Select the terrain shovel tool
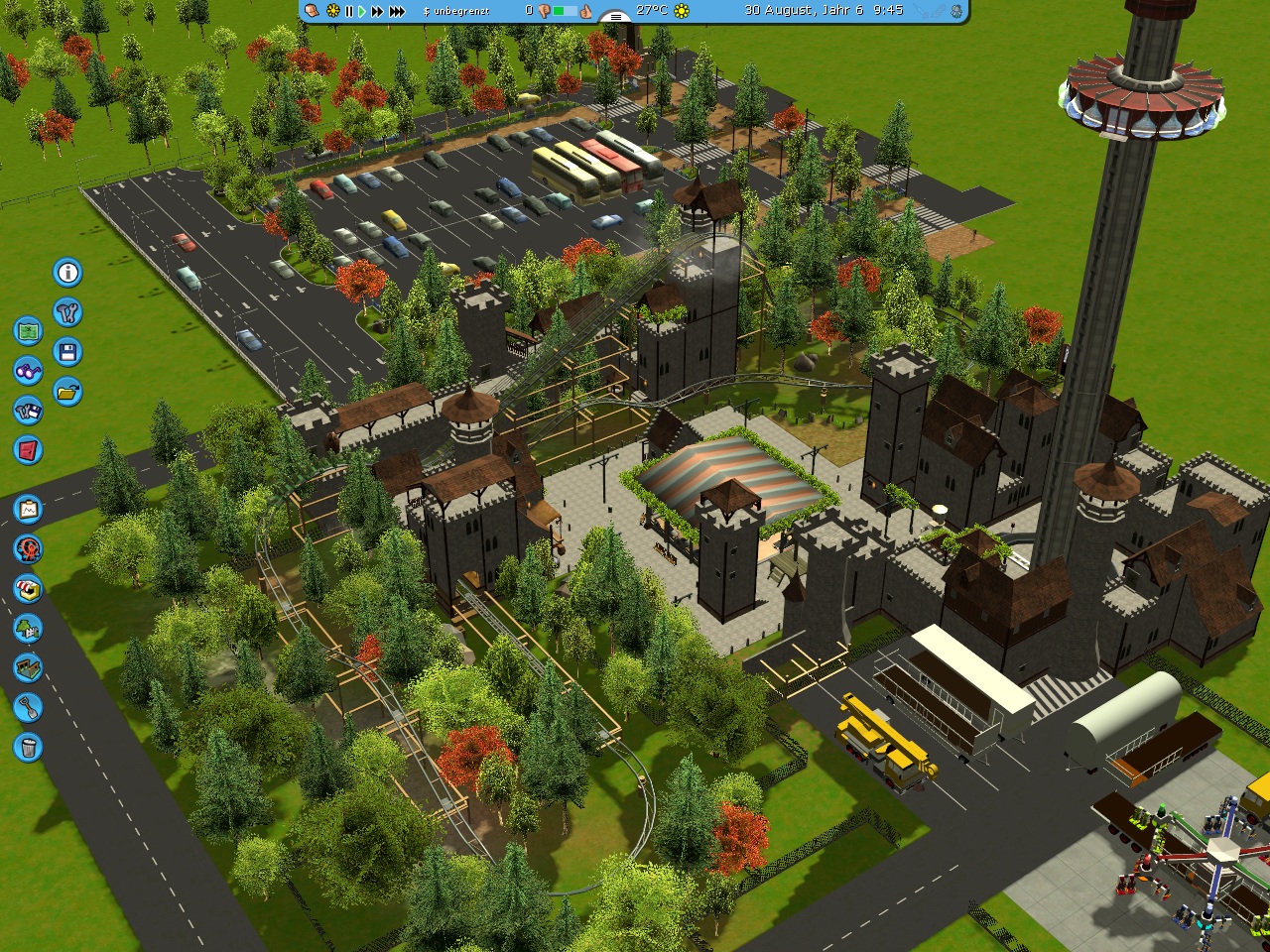 tap(28, 708)
